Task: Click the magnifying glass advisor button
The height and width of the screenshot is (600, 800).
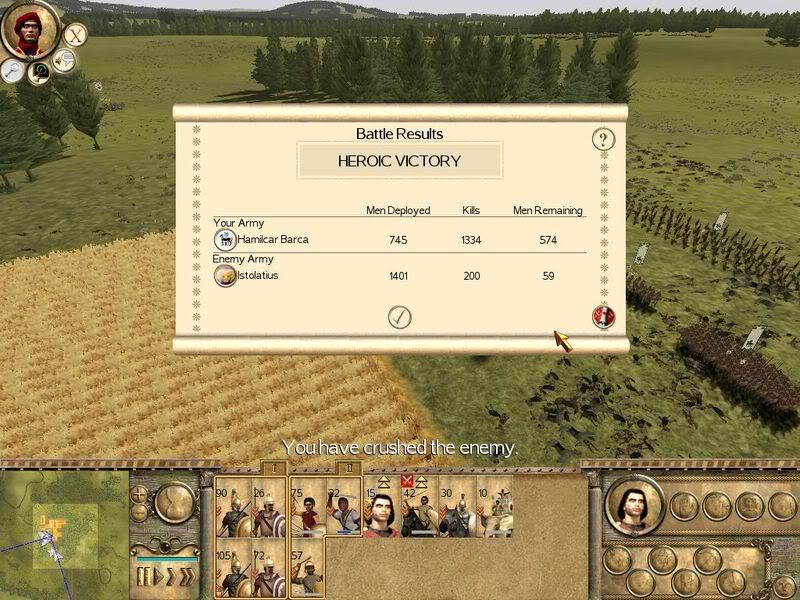Action: [x=12, y=69]
